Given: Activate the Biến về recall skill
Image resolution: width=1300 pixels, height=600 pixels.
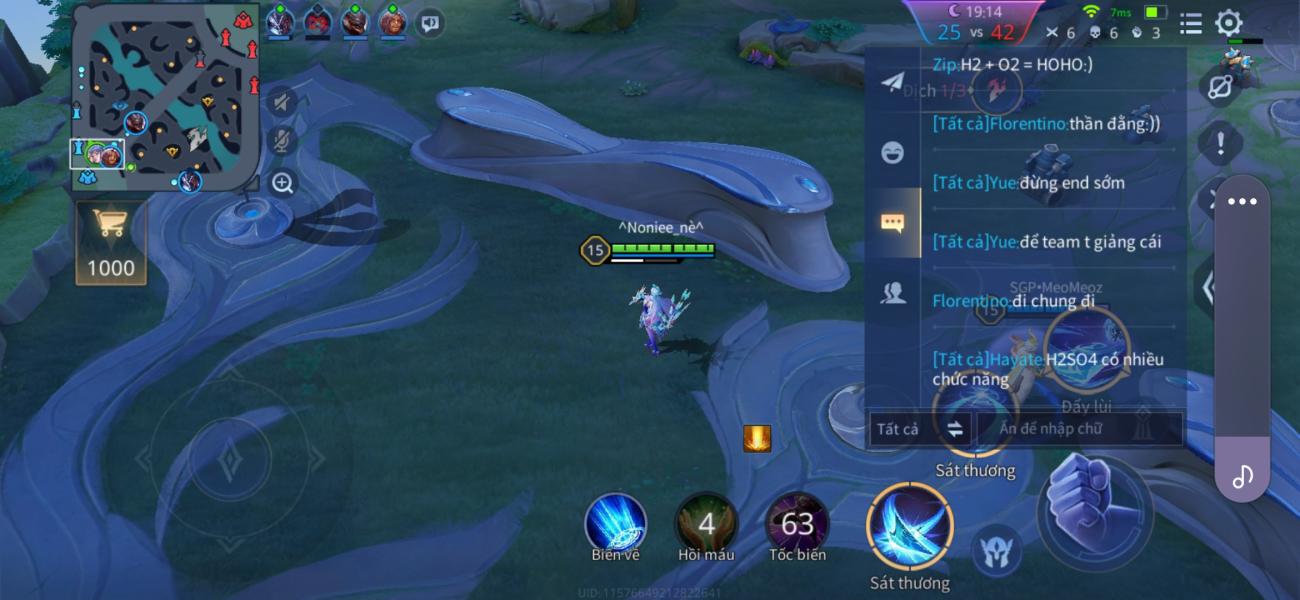Looking at the screenshot, I should 615,523.
